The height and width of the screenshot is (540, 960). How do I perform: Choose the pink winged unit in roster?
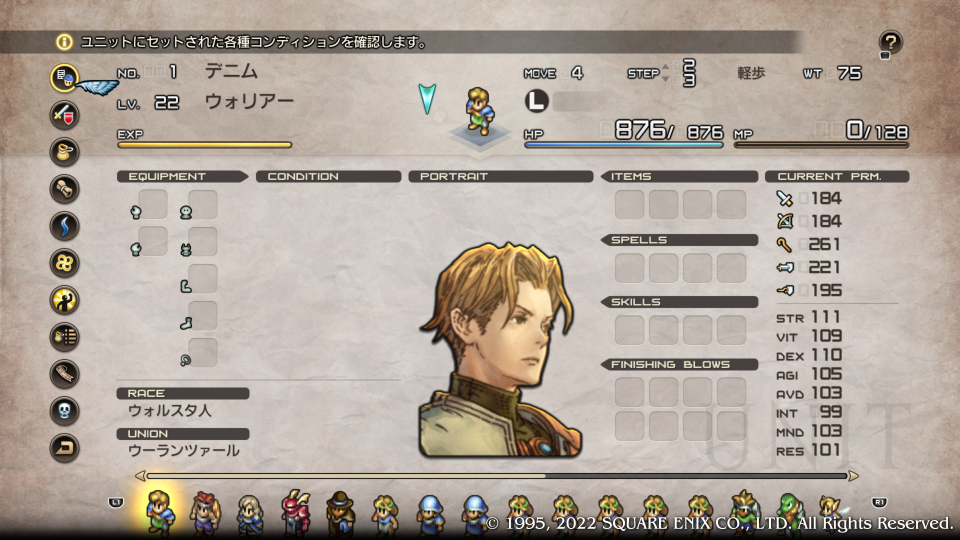point(296,510)
